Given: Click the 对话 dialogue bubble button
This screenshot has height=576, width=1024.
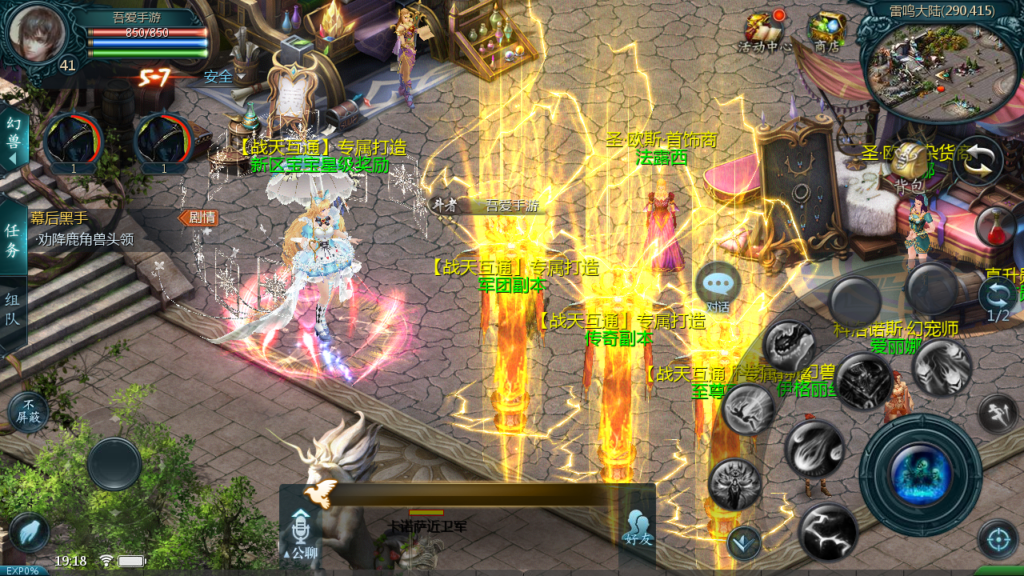Looking at the screenshot, I should tap(718, 285).
